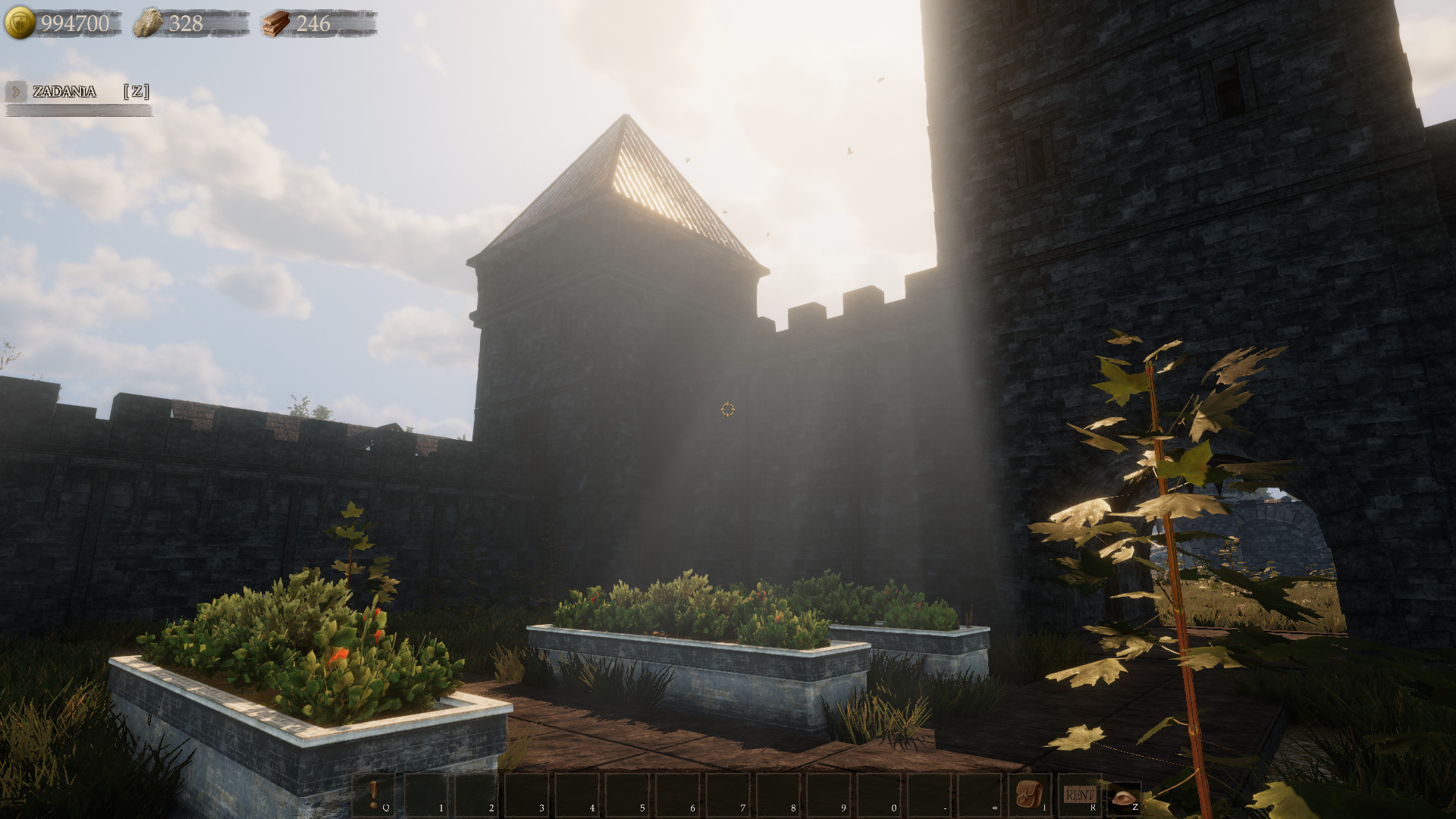Click the gold coin currency icon
This screenshot has width=1456, height=819.
19,23
